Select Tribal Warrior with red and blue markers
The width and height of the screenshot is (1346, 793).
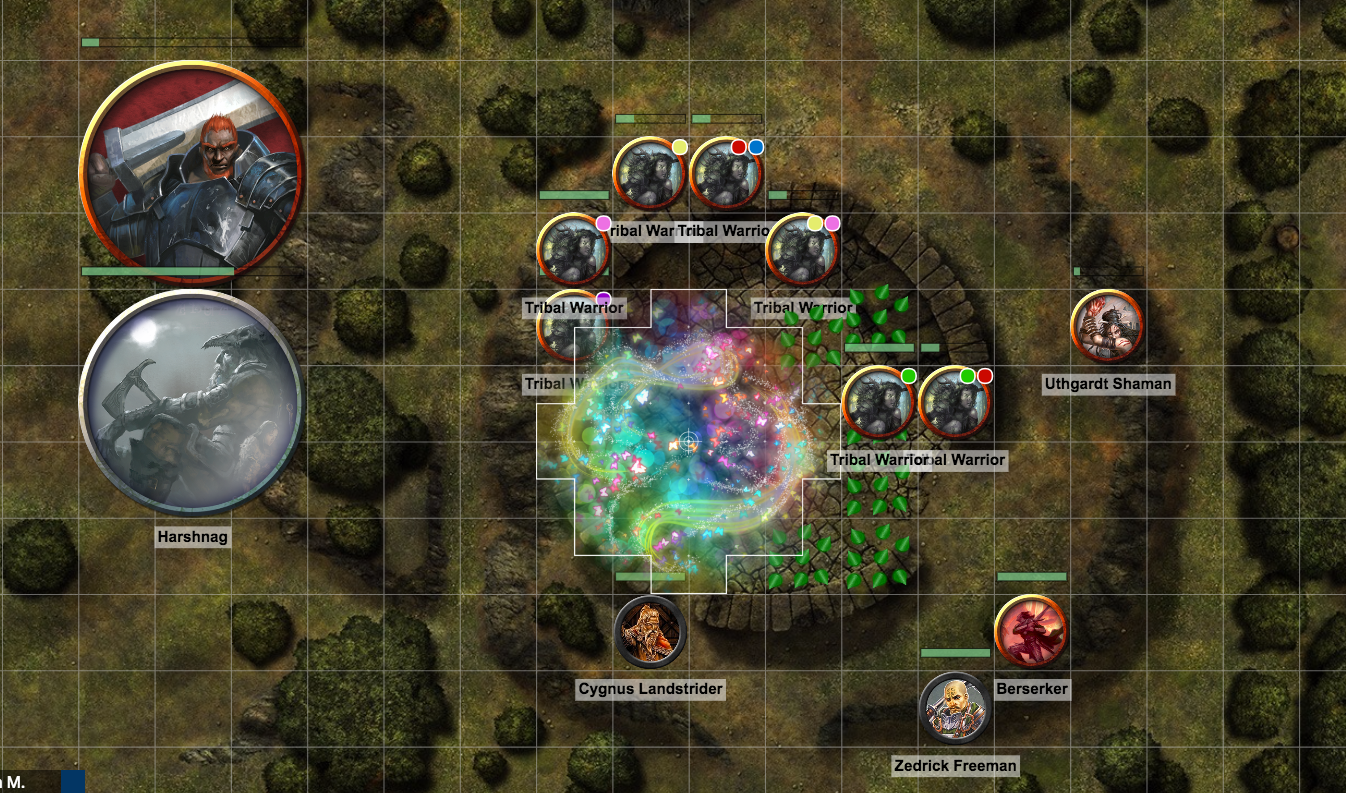(726, 173)
